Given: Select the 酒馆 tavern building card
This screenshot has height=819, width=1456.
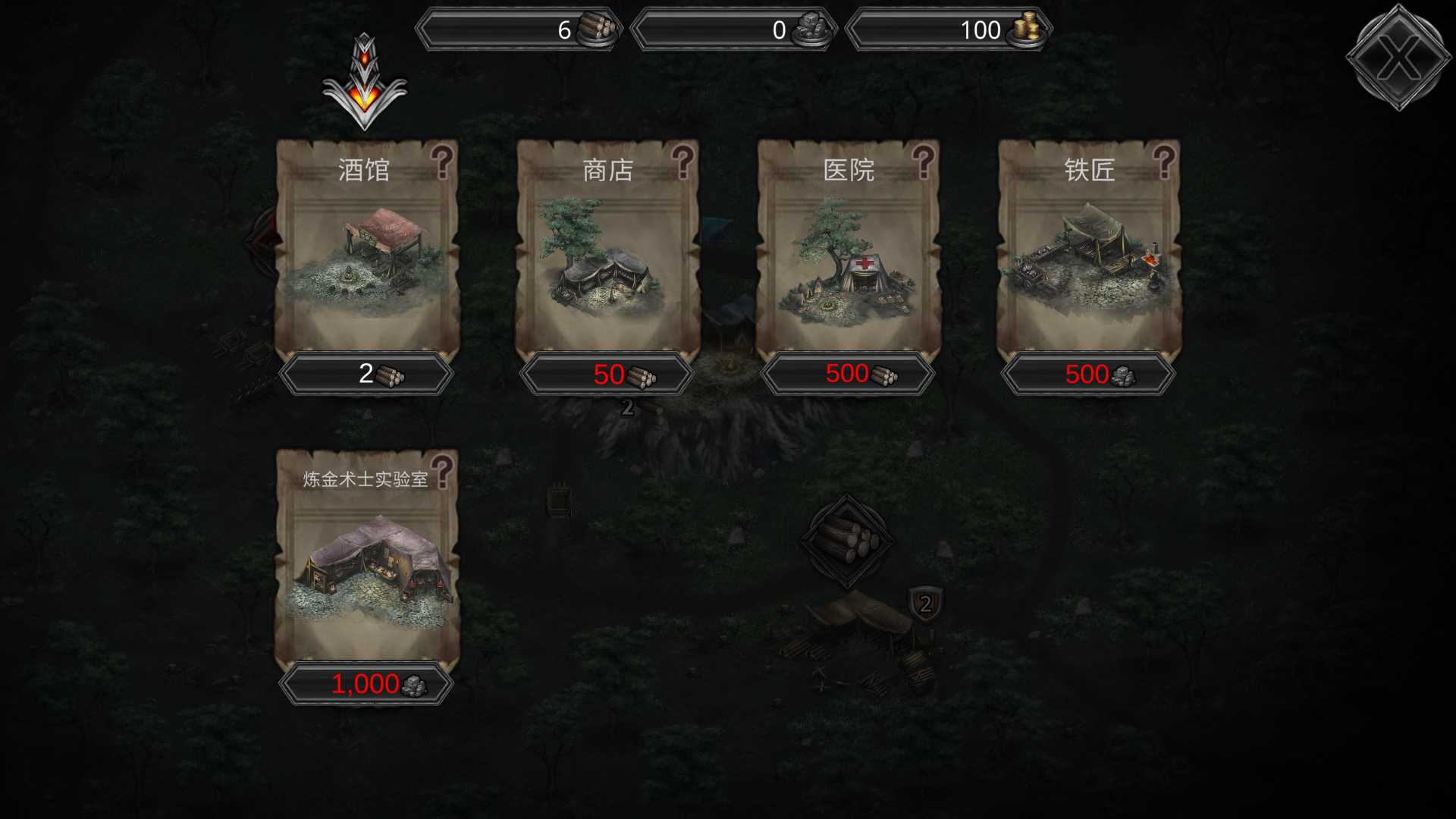Looking at the screenshot, I should pyautogui.click(x=366, y=258).
